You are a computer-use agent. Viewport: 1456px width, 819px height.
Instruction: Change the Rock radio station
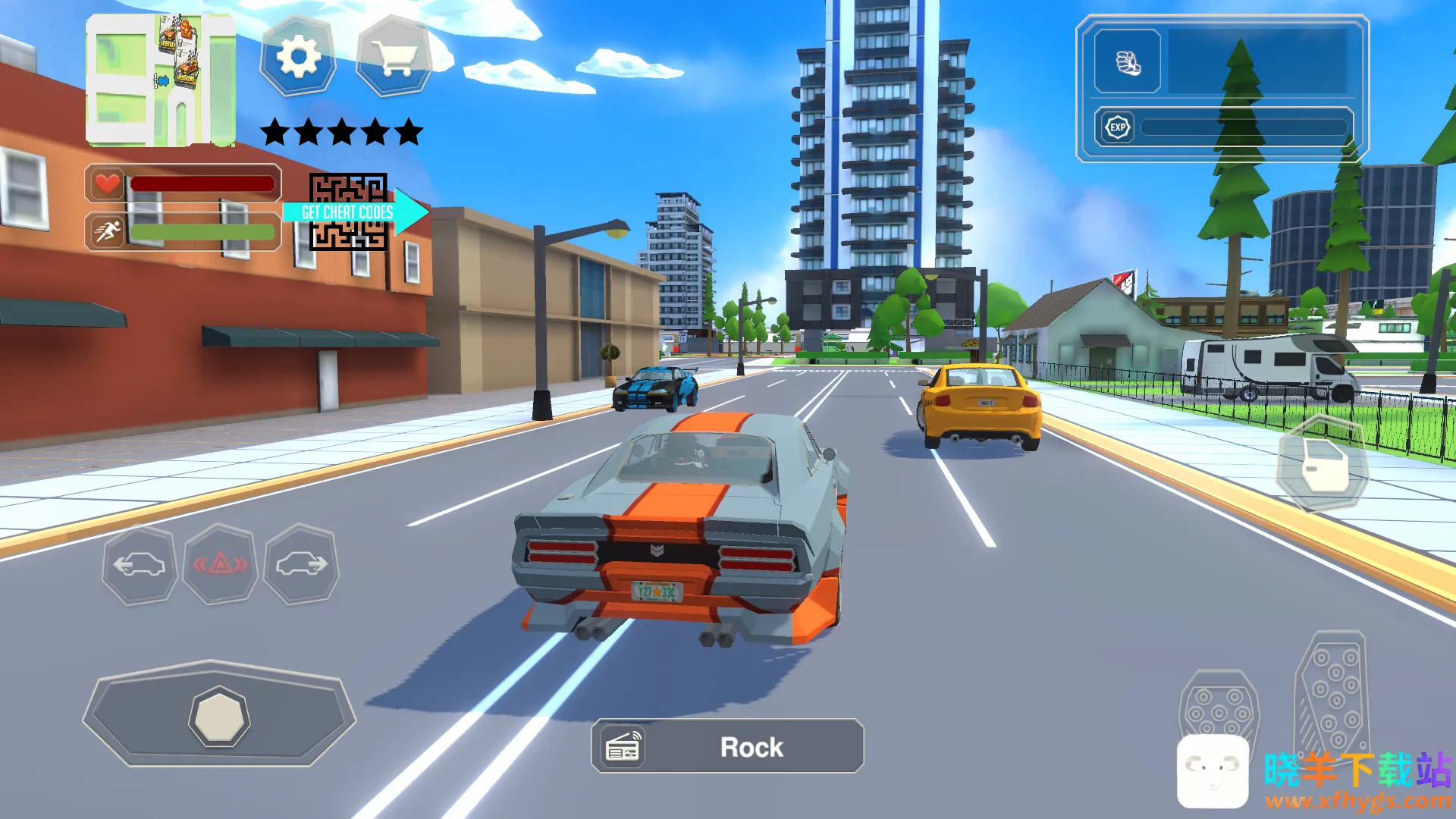pyautogui.click(x=727, y=747)
